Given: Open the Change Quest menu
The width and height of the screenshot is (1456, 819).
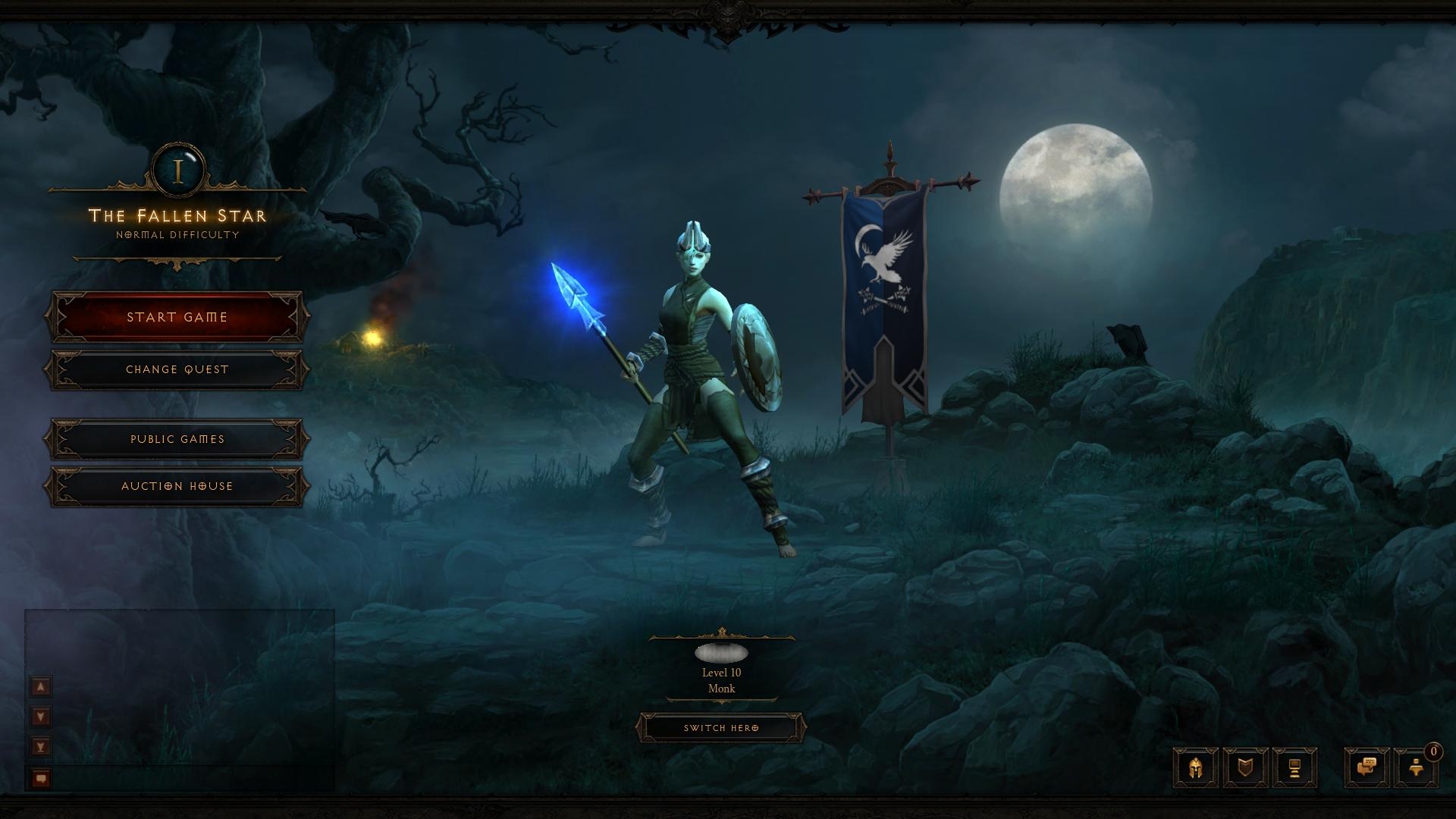Looking at the screenshot, I should click(177, 369).
